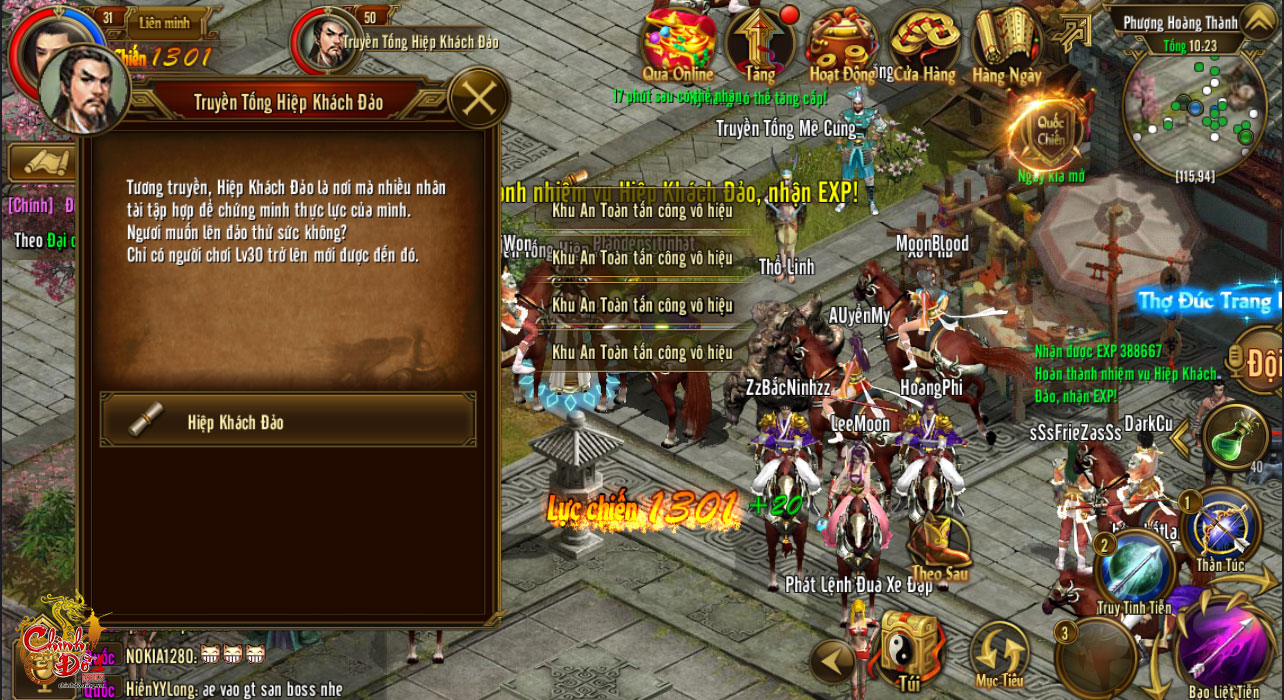Collapse the bottom bar with the left arrow
The image size is (1284, 700).
(832, 661)
